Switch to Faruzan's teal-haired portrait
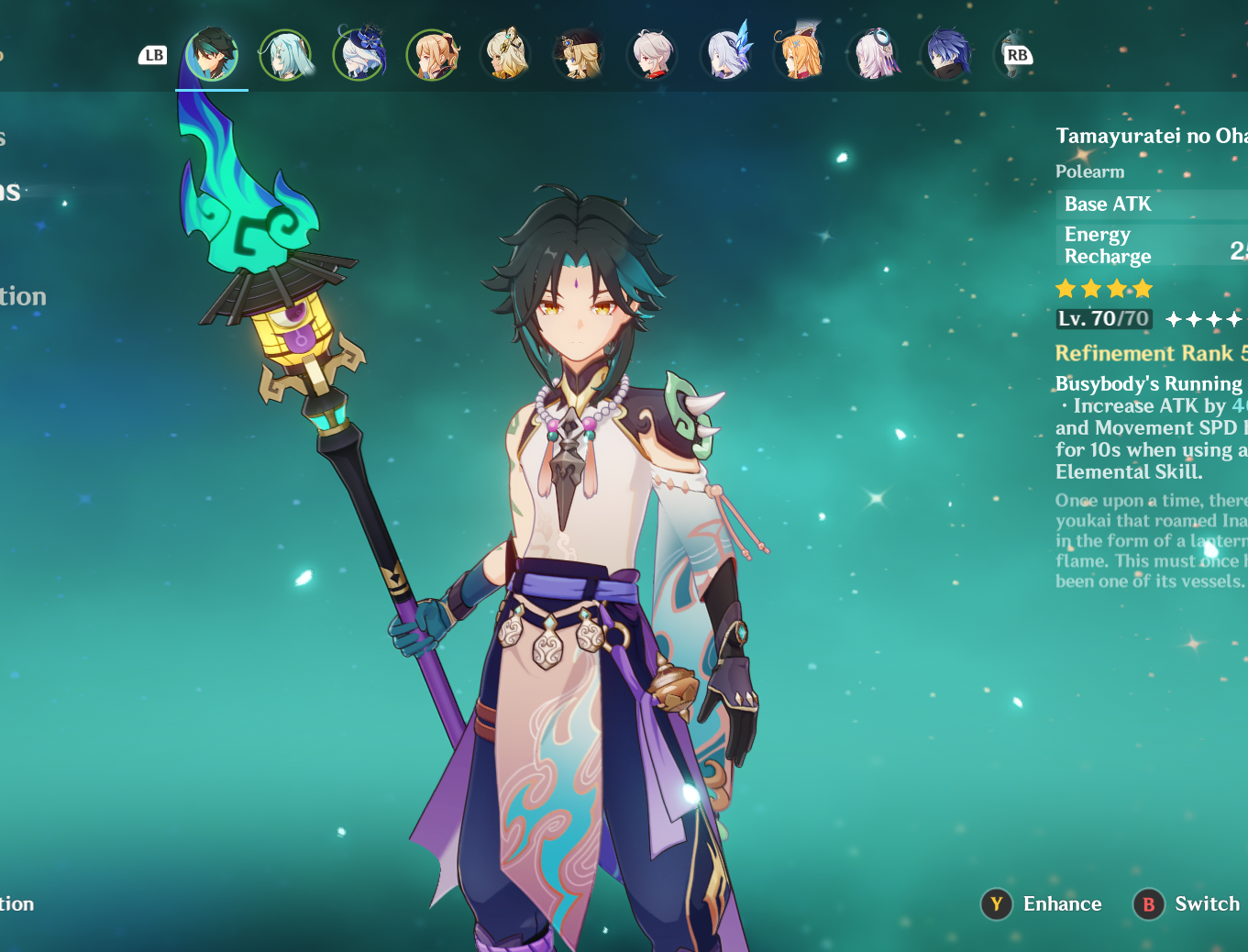1248x952 pixels. click(285, 55)
